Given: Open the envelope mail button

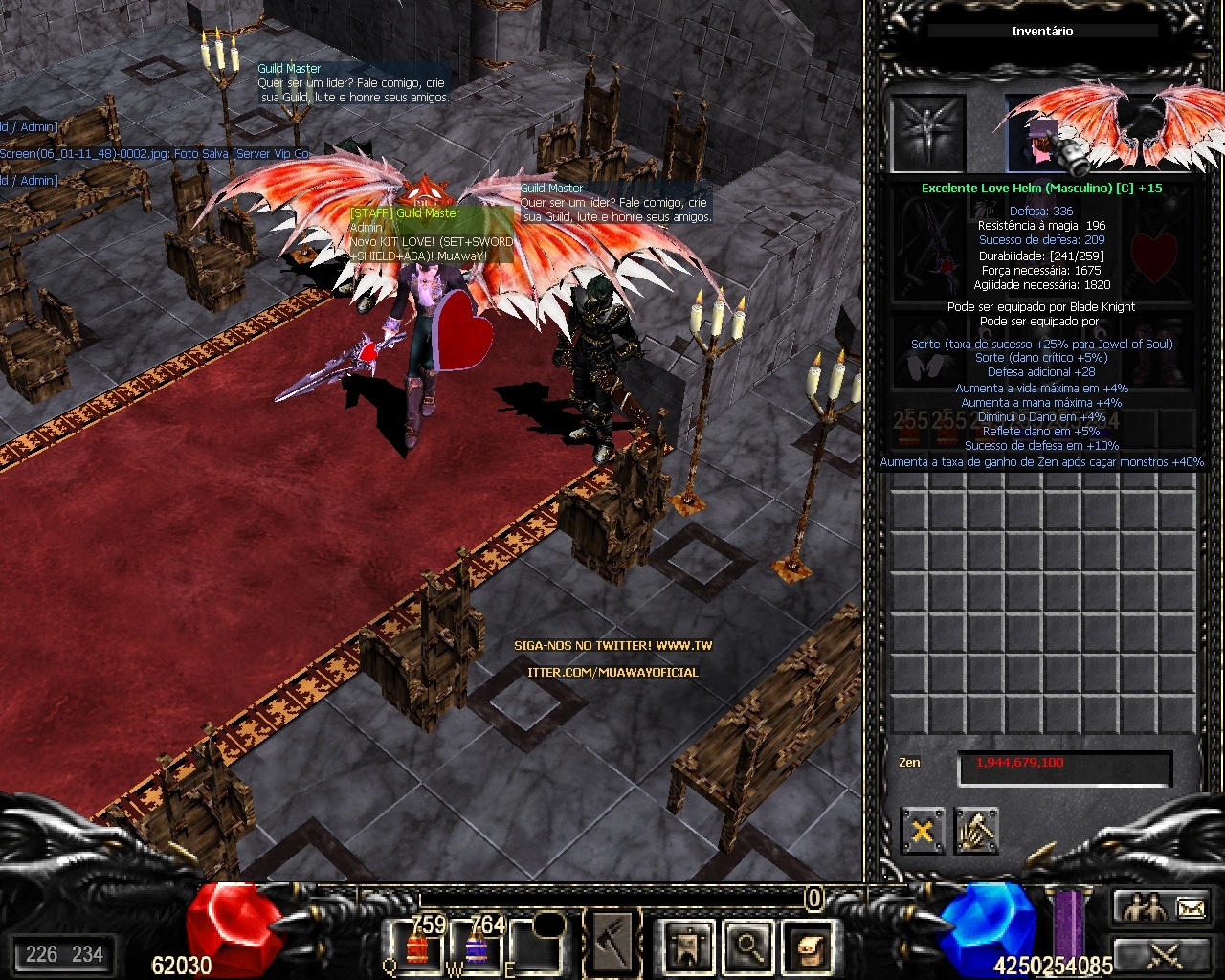Looking at the screenshot, I should (x=1190, y=906).
